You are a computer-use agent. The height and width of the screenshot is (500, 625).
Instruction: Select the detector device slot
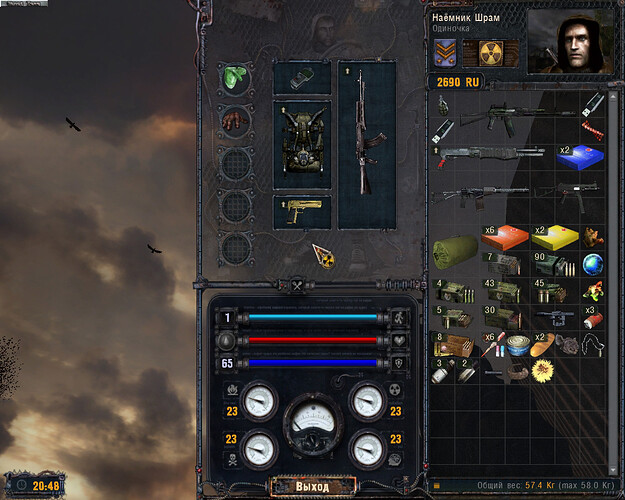pyautogui.click(x=302, y=80)
